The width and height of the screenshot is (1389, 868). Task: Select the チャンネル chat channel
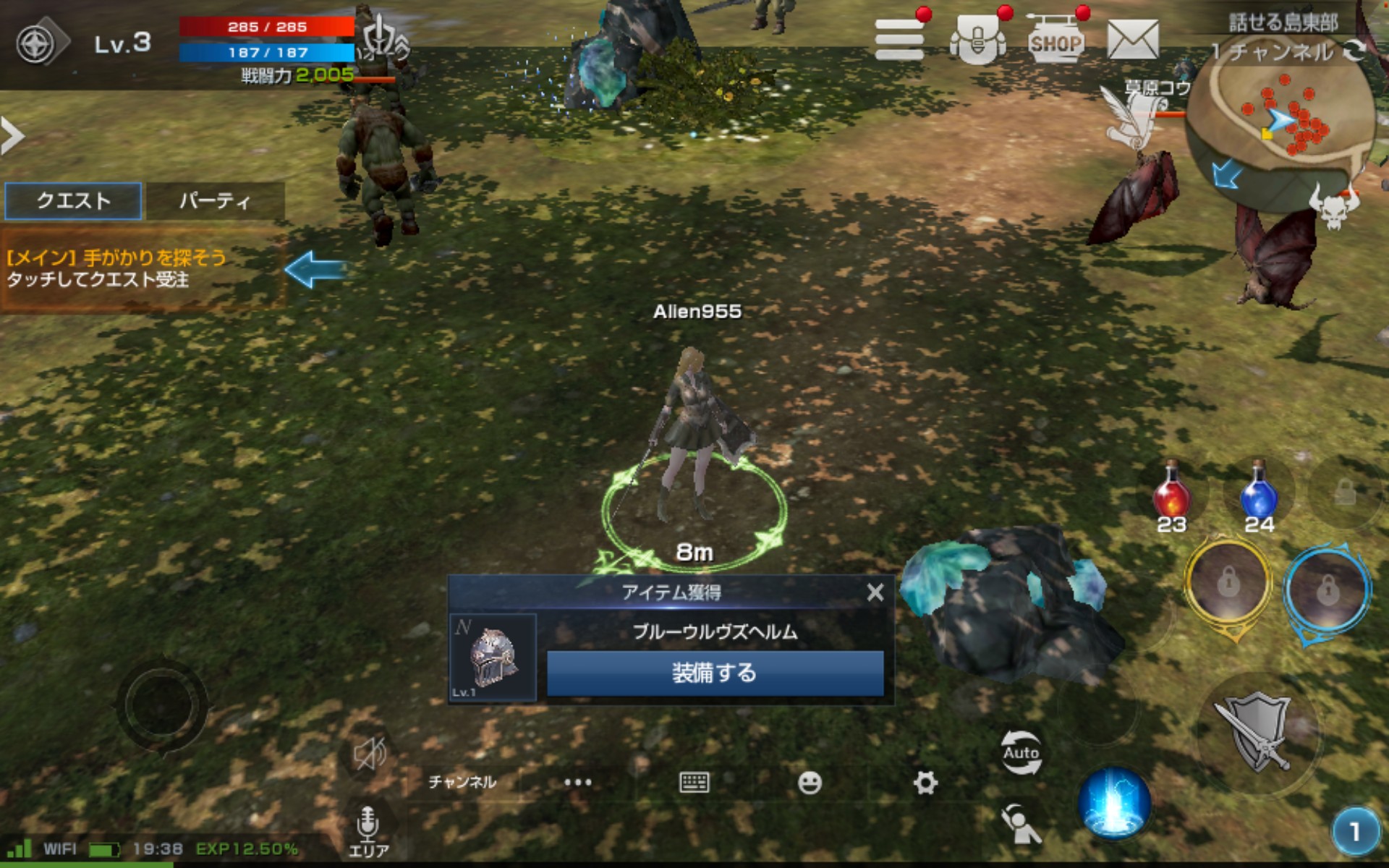coord(462,783)
